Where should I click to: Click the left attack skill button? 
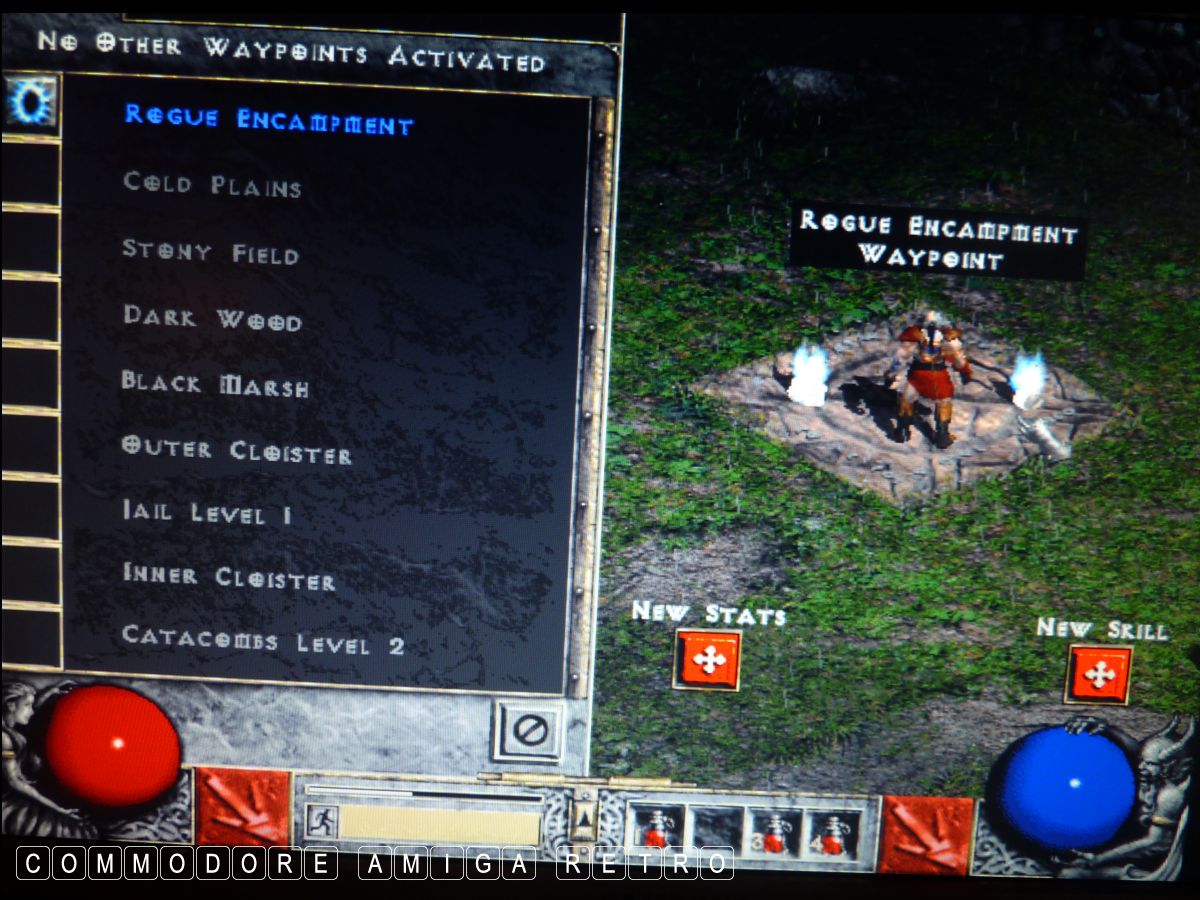[x=241, y=808]
